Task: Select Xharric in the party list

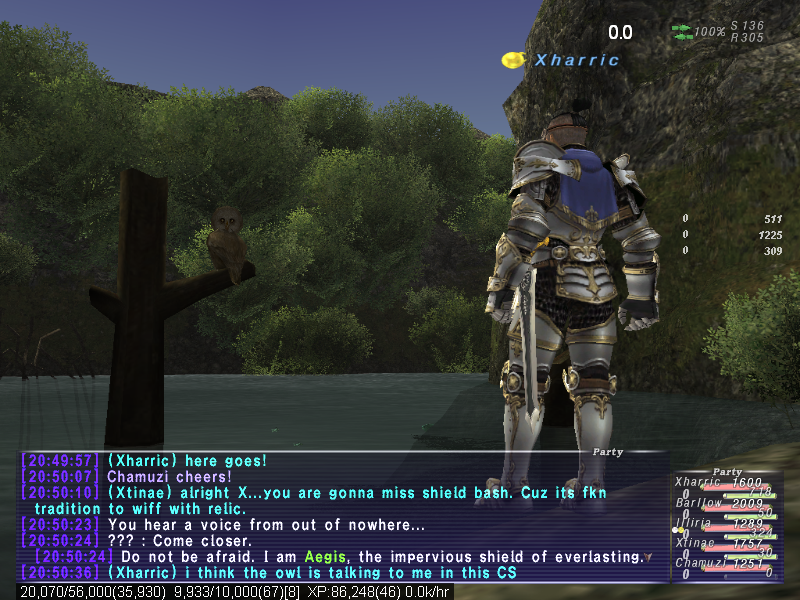Action: pos(699,482)
